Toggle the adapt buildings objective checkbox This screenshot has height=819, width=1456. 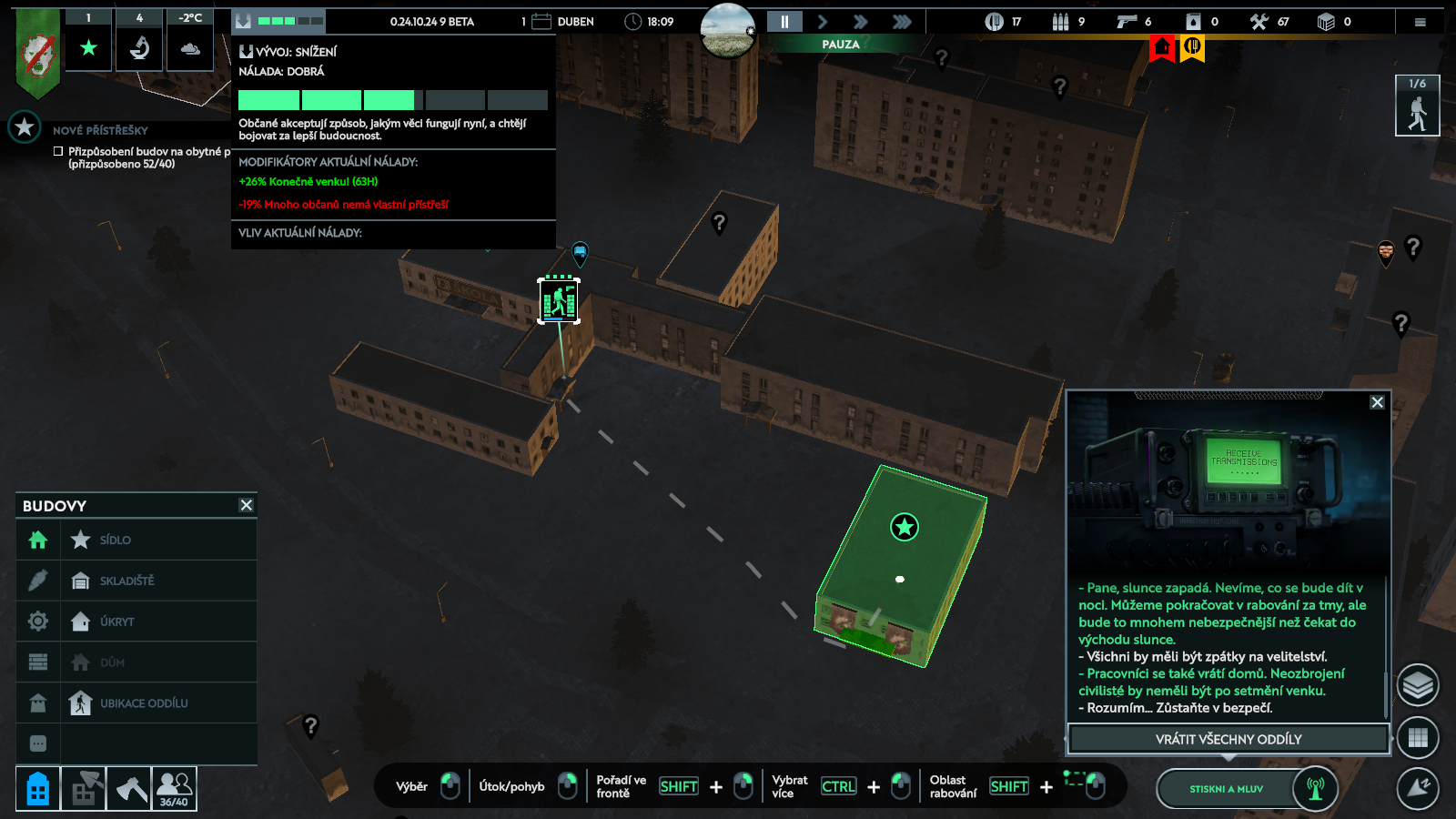58,152
